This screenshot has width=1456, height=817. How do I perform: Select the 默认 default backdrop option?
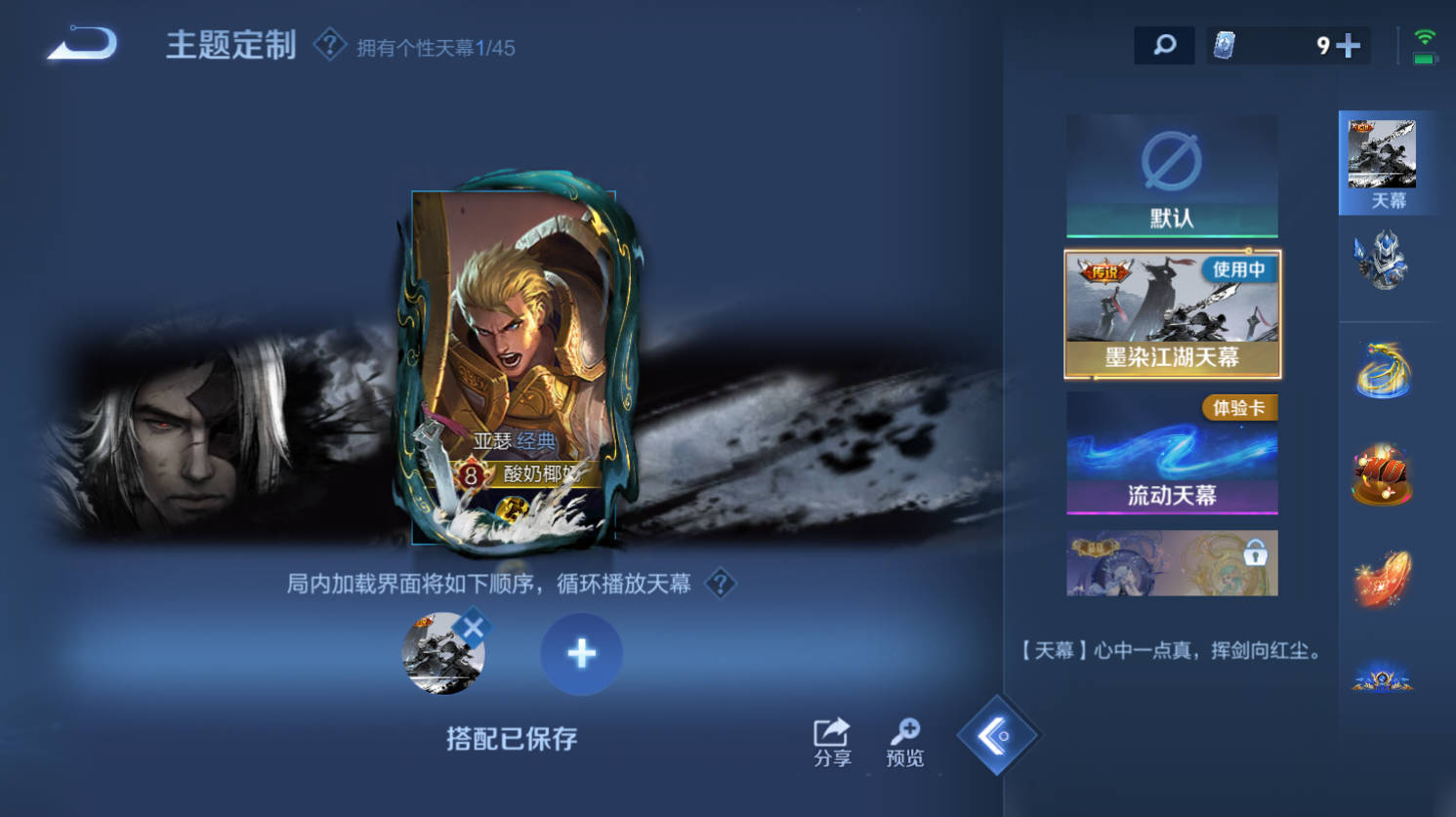point(1171,176)
